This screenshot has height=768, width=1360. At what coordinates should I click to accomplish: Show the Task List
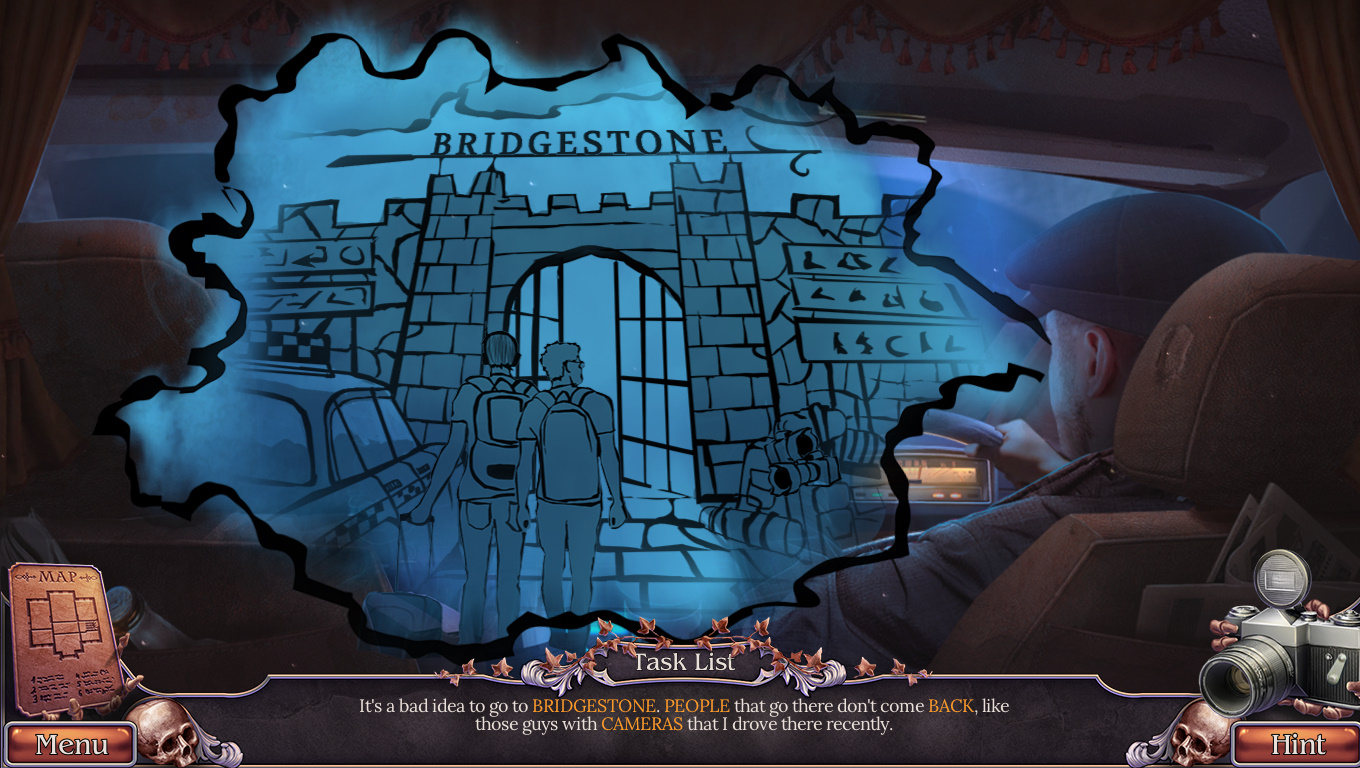tap(685, 662)
